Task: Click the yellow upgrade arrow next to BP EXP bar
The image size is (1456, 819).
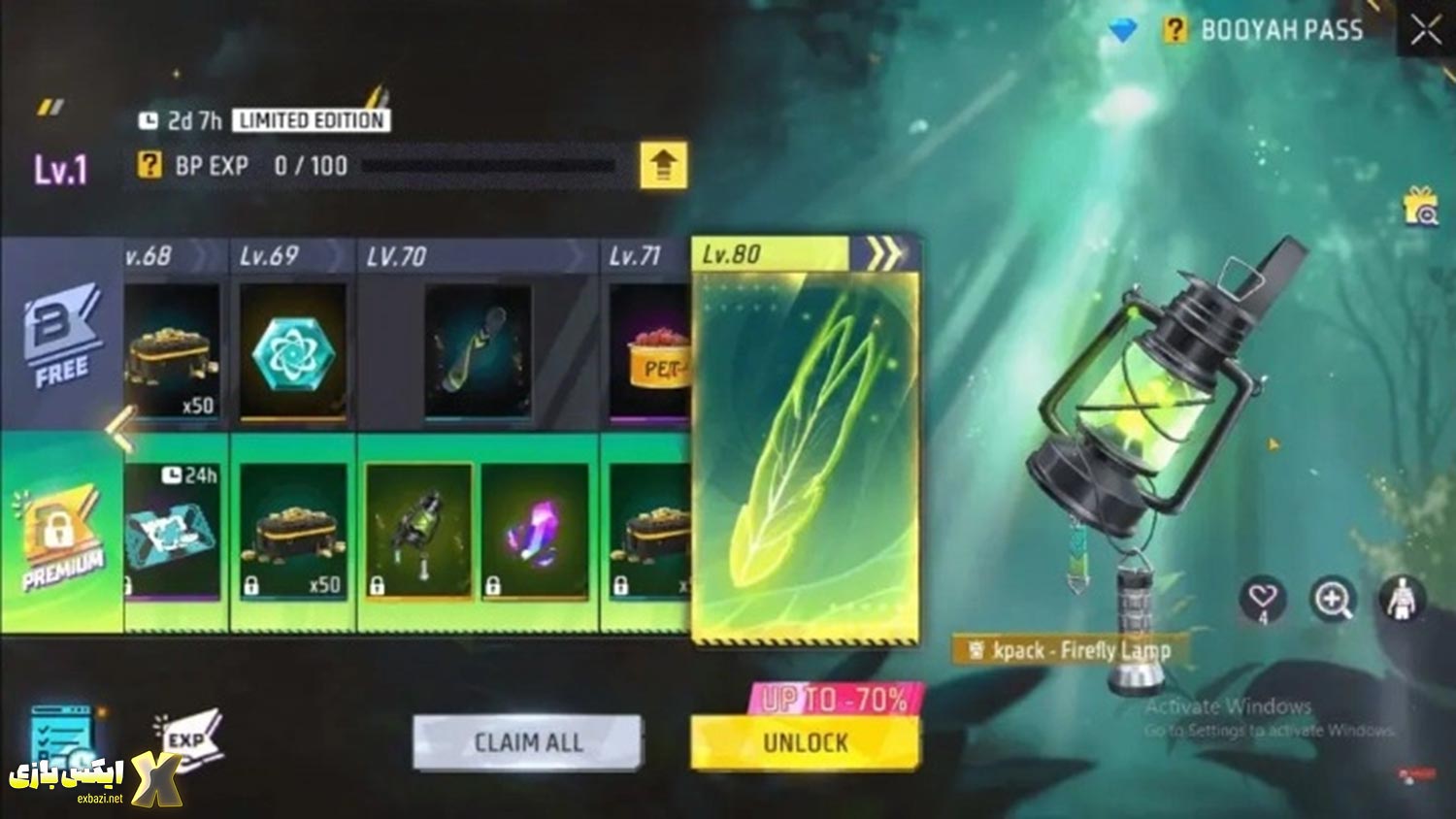Action: 664,165
